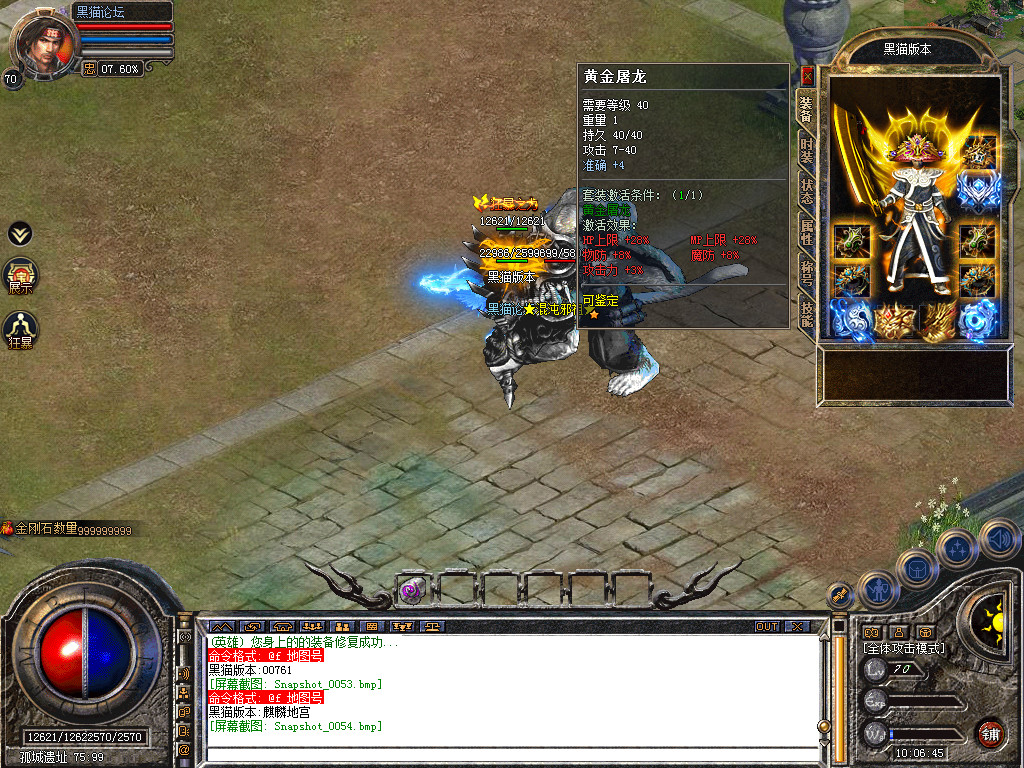Screen dimensions: 1024x768
Task: Select the golden belt equipment slot
Action: tap(895, 321)
